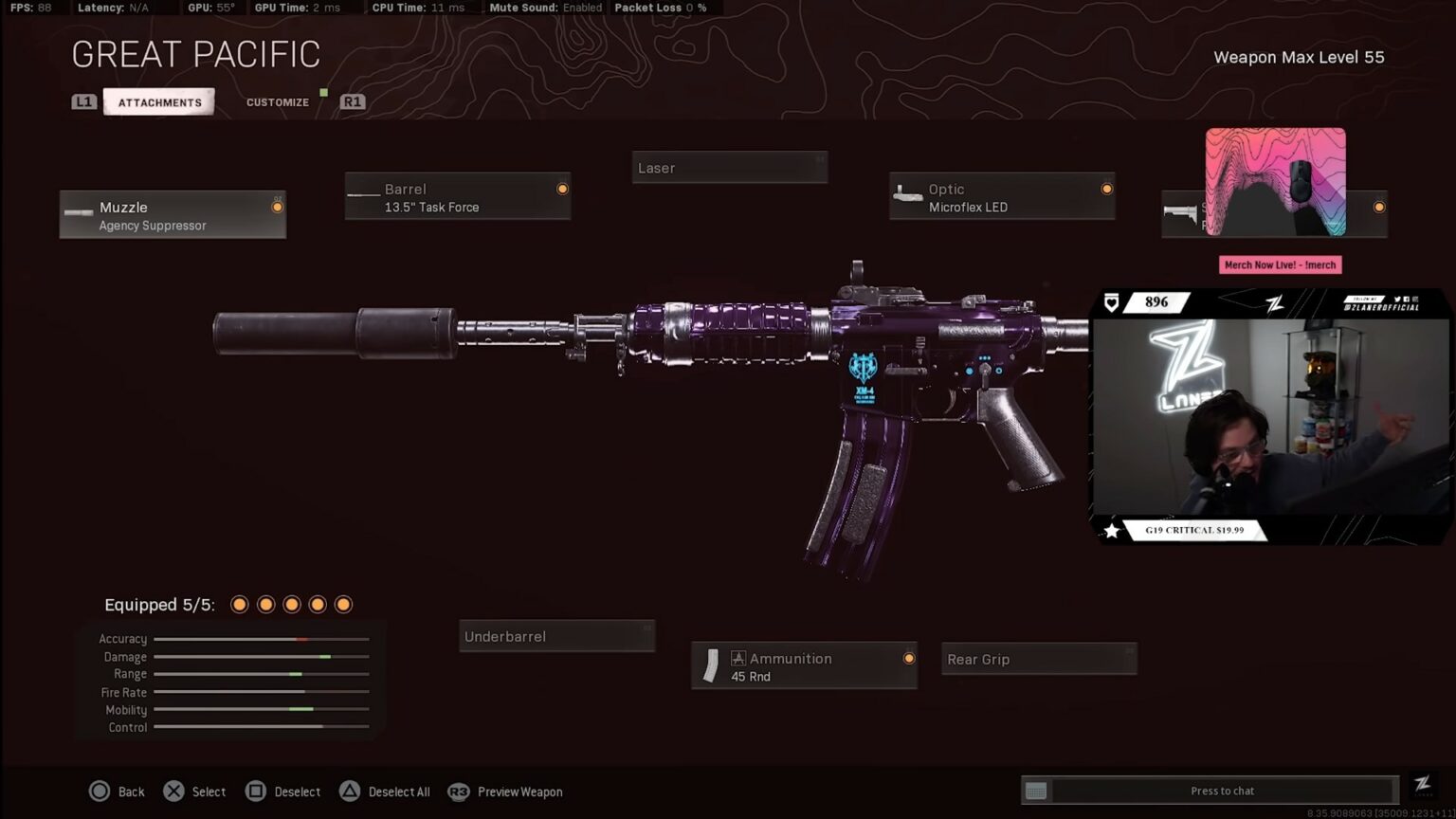Click the Merch Now Live button
The width and height of the screenshot is (1456, 819).
click(1279, 264)
